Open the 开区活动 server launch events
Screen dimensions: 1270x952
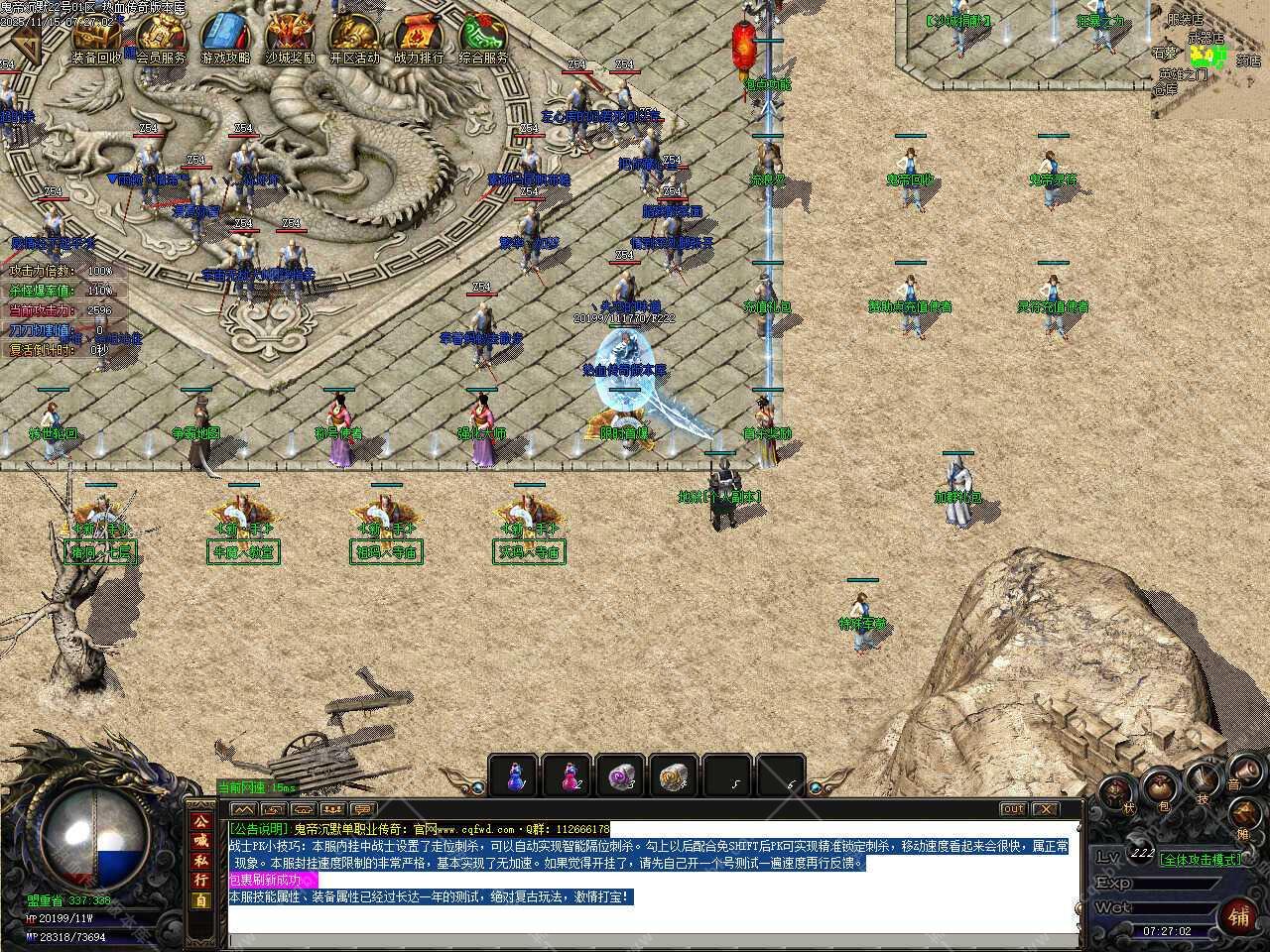click(x=354, y=40)
